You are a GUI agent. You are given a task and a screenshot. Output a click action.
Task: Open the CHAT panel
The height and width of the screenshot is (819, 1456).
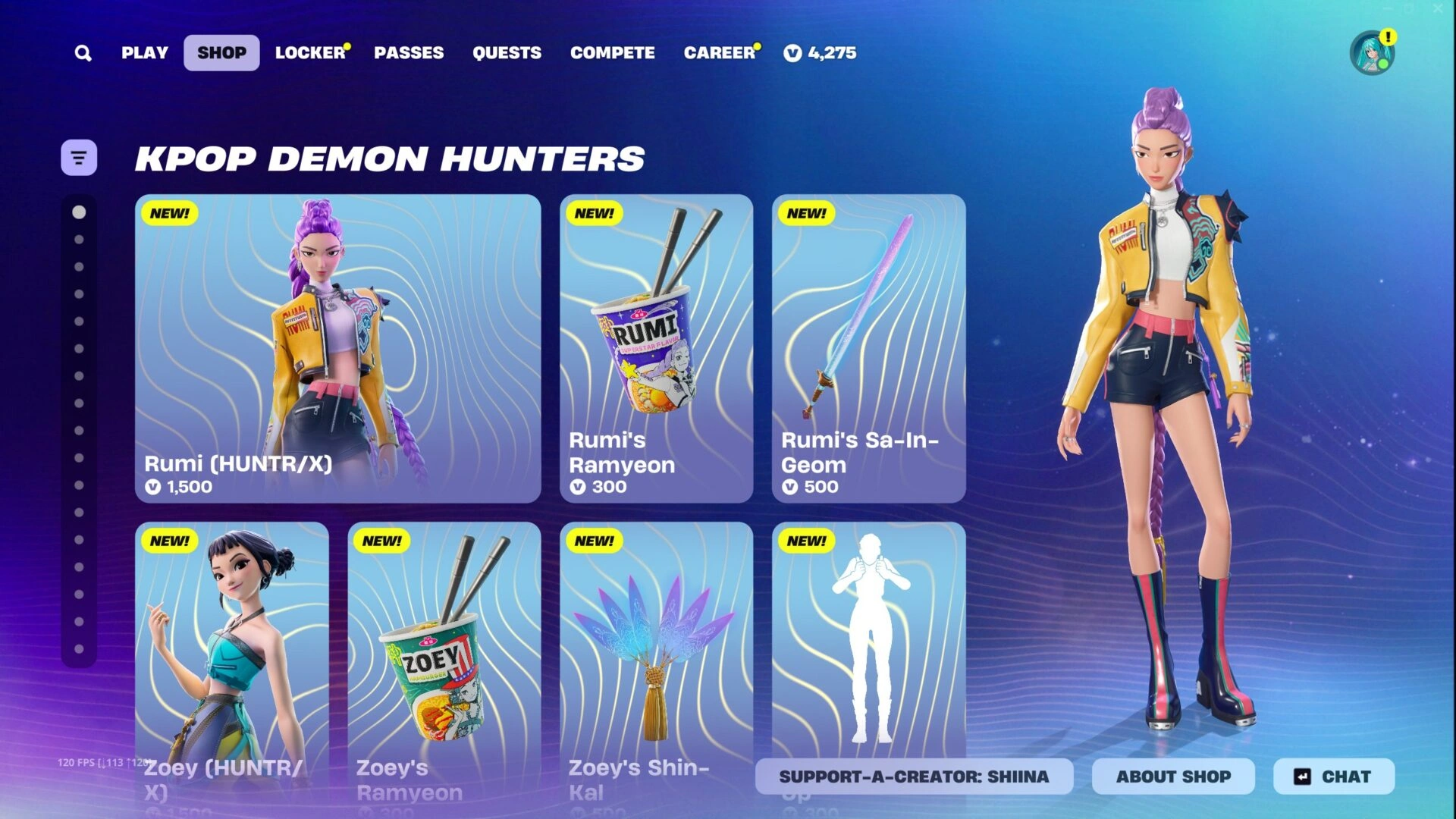[1333, 776]
